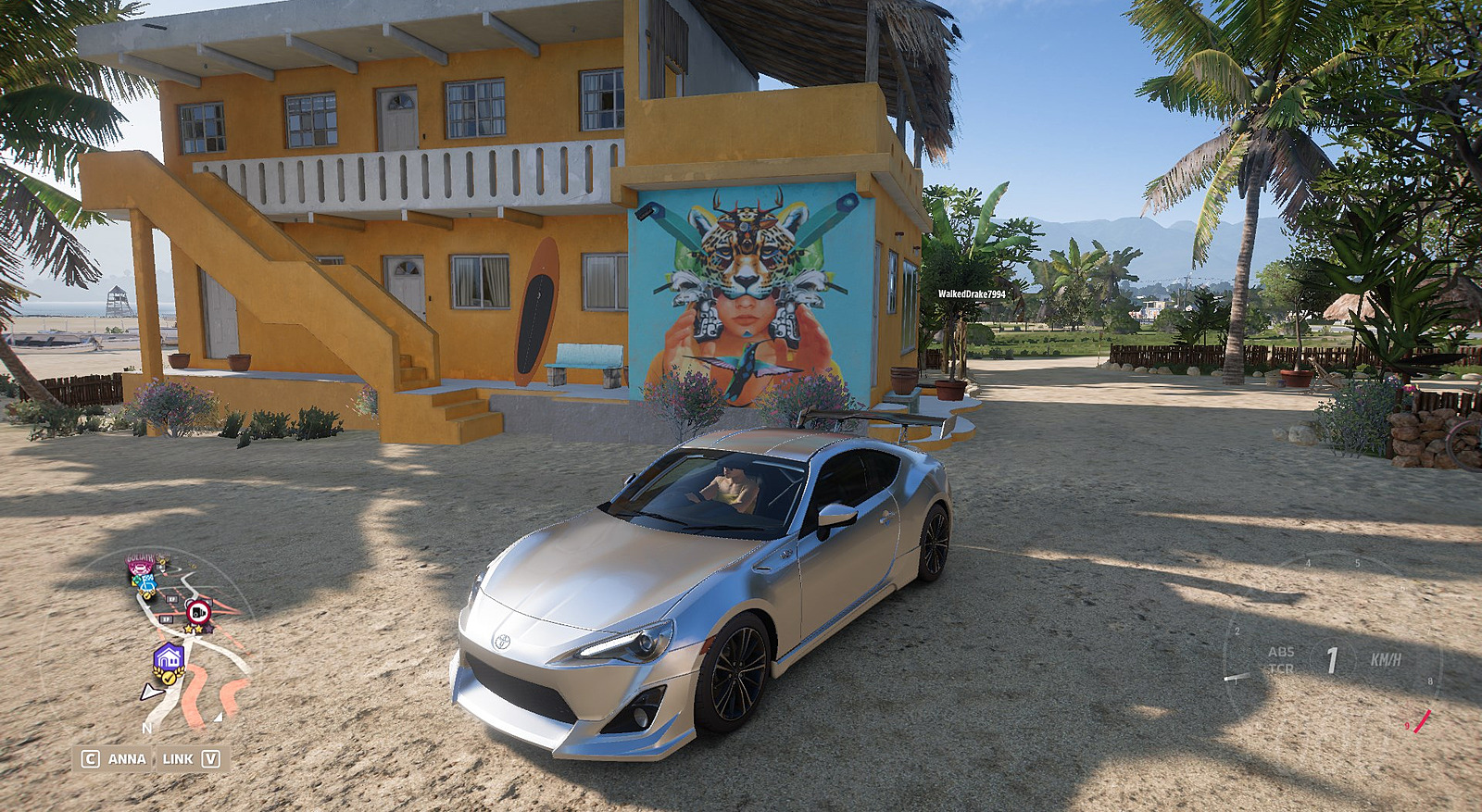Viewport: 1482px width, 812px height.
Task: Toggle the TCR indicator on the speedometer
Action: tap(1282, 668)
